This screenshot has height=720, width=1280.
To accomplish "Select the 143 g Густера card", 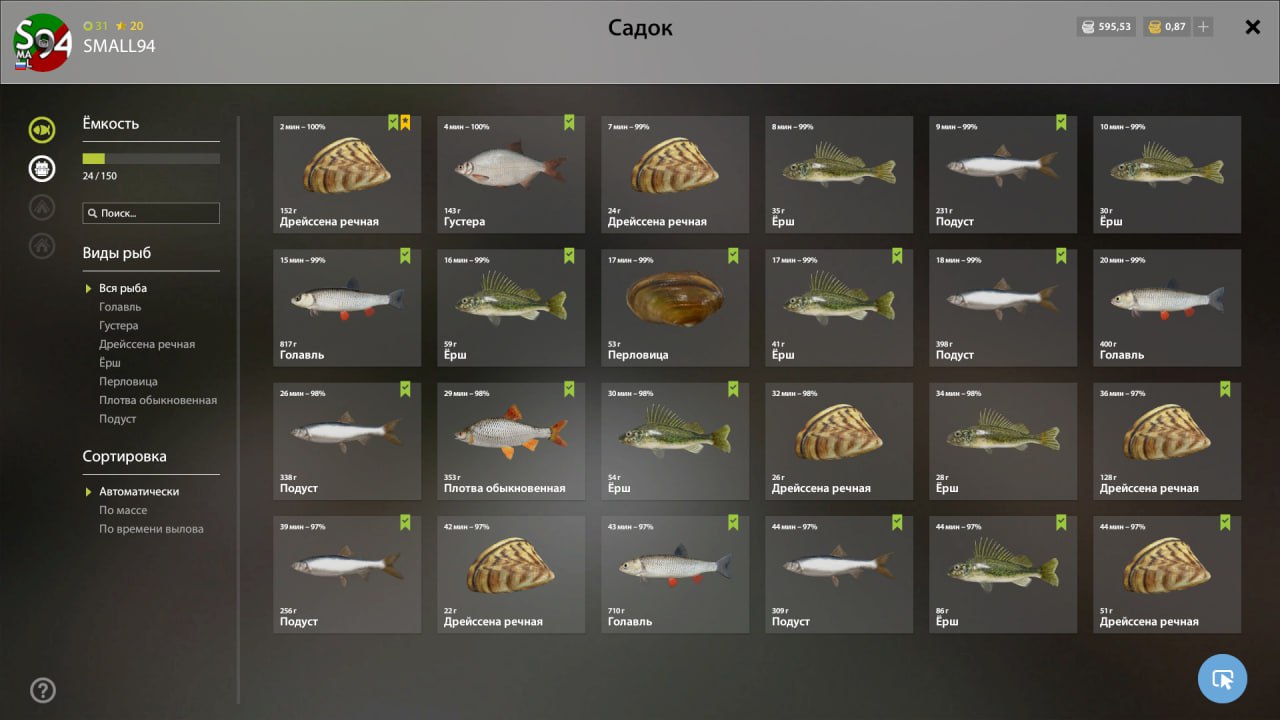I will (511, 174).
